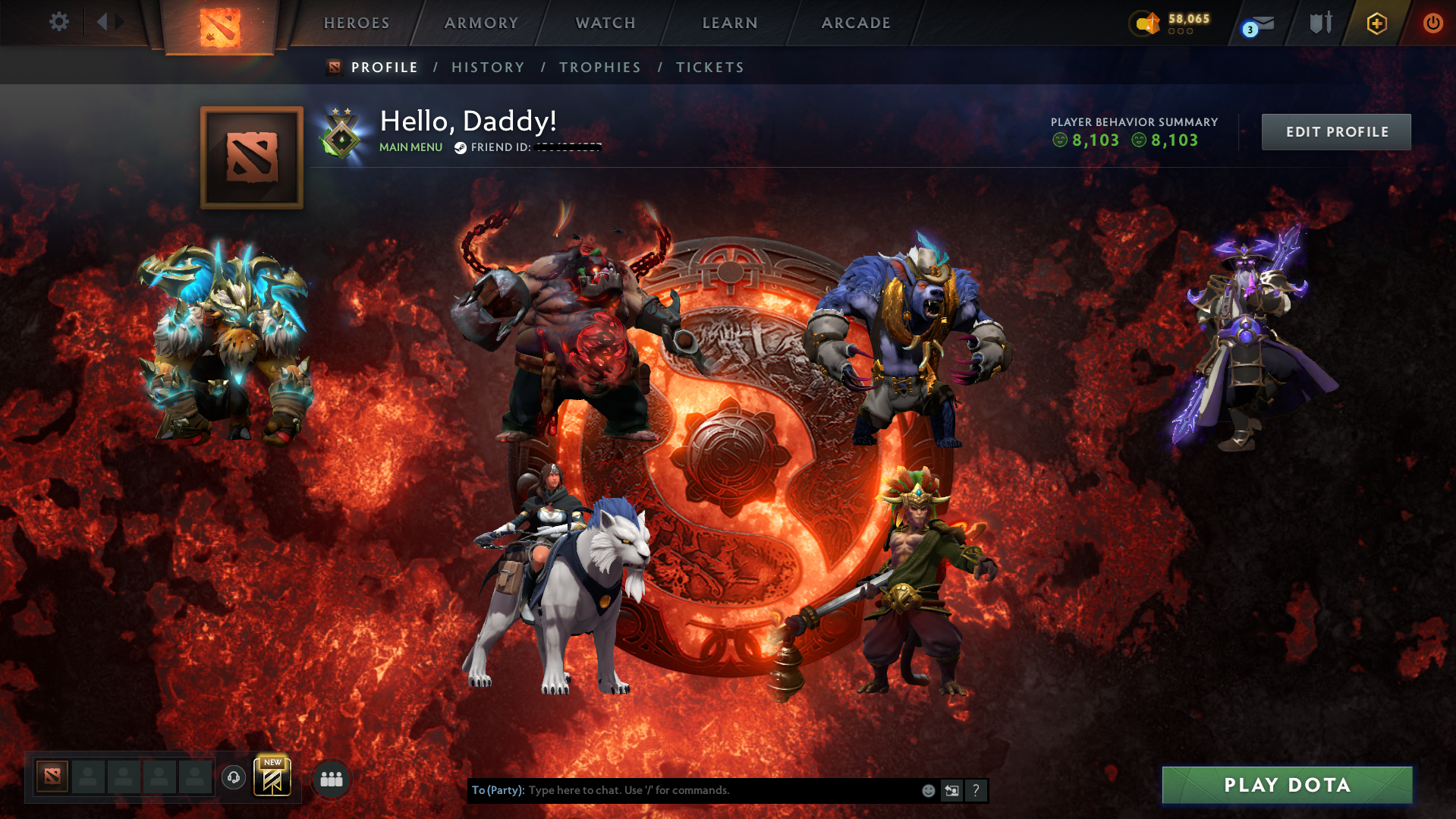
Task: Open the emoticon picker in chat bar
Action: (x=928, y=790)
